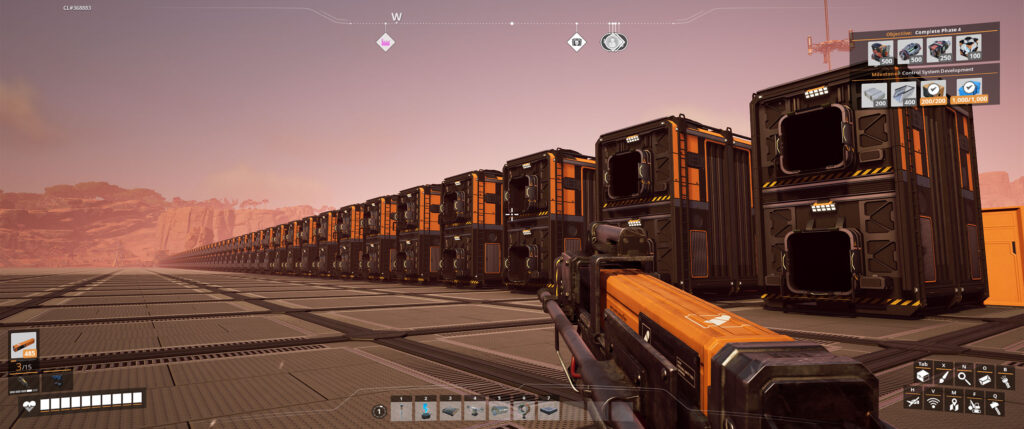Switch the hotbar page number indicator
Screen dimensions: 1024x429
pyautogui.click(x=379, y=411)
